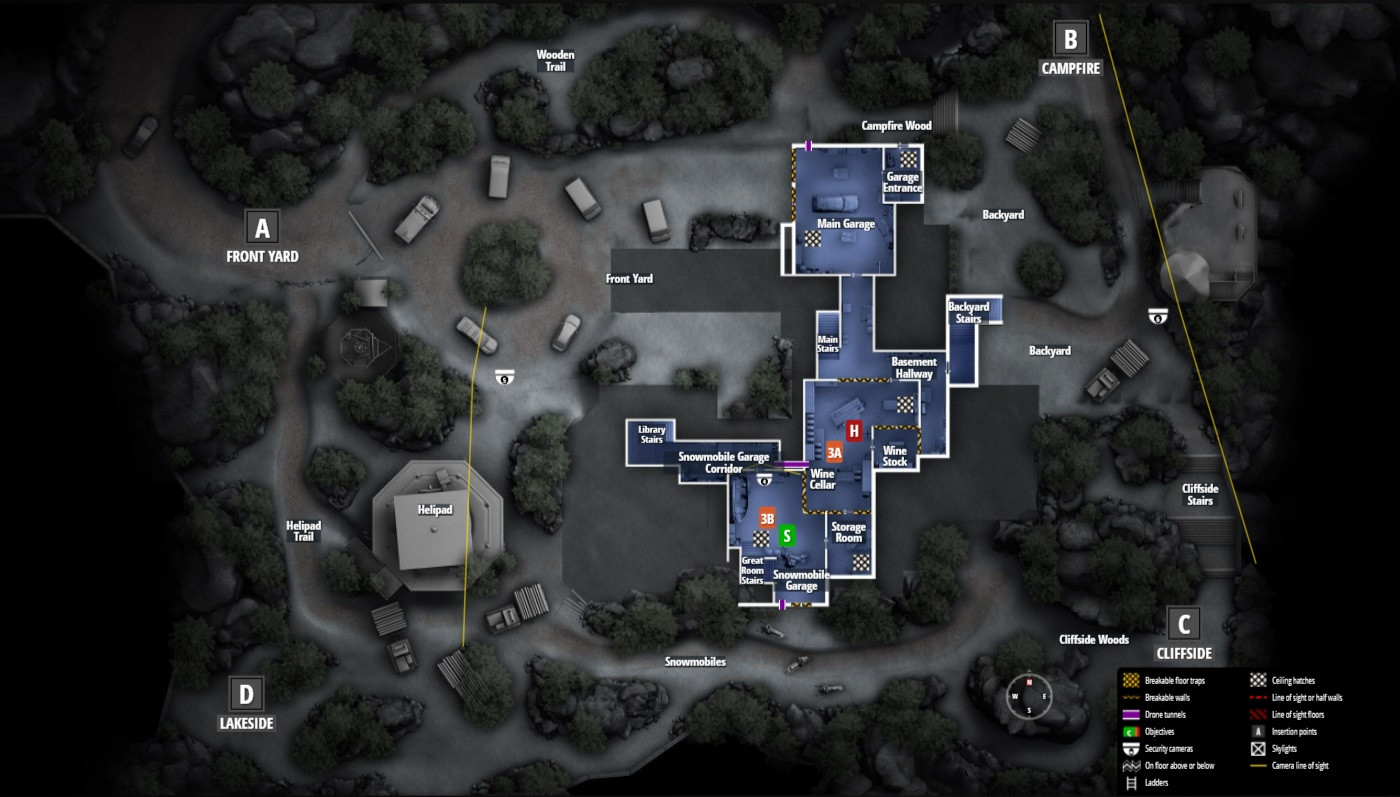Click the Camera line of sight legend entry
This screenshot has width=1400, height=797.
1301,766
